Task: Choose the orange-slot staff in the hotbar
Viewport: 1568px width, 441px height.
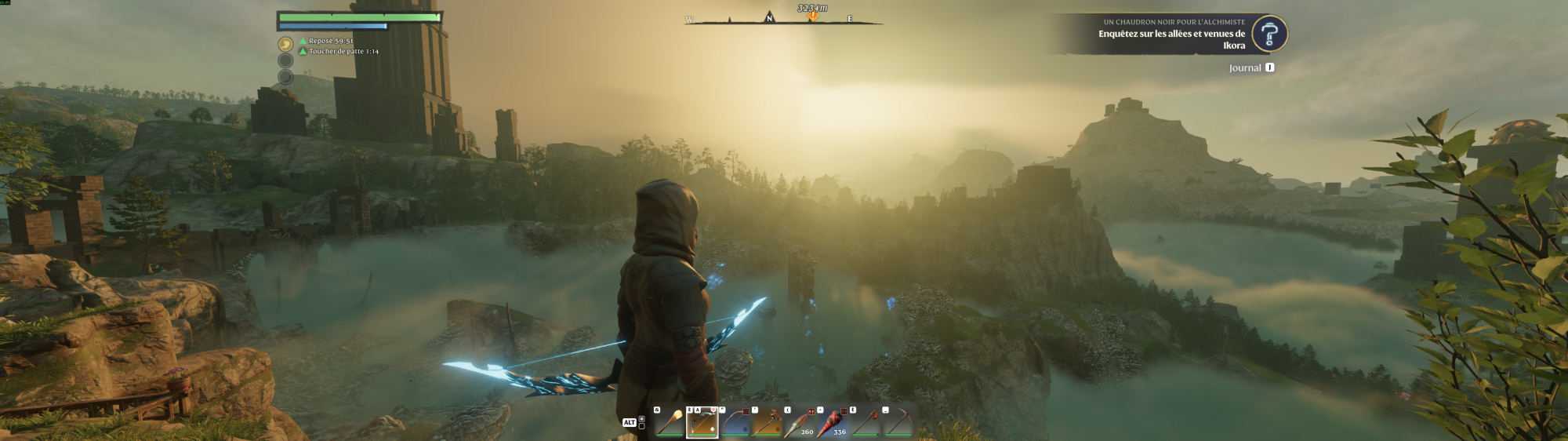Action: click(x=767, y=424)
